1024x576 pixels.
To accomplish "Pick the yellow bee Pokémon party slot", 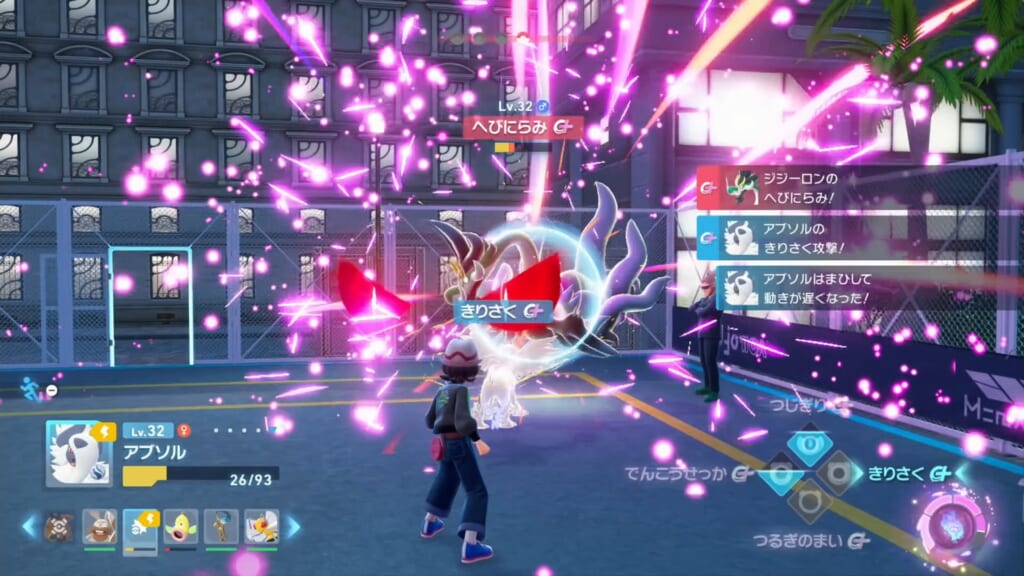I will click(x=261, y=527).
